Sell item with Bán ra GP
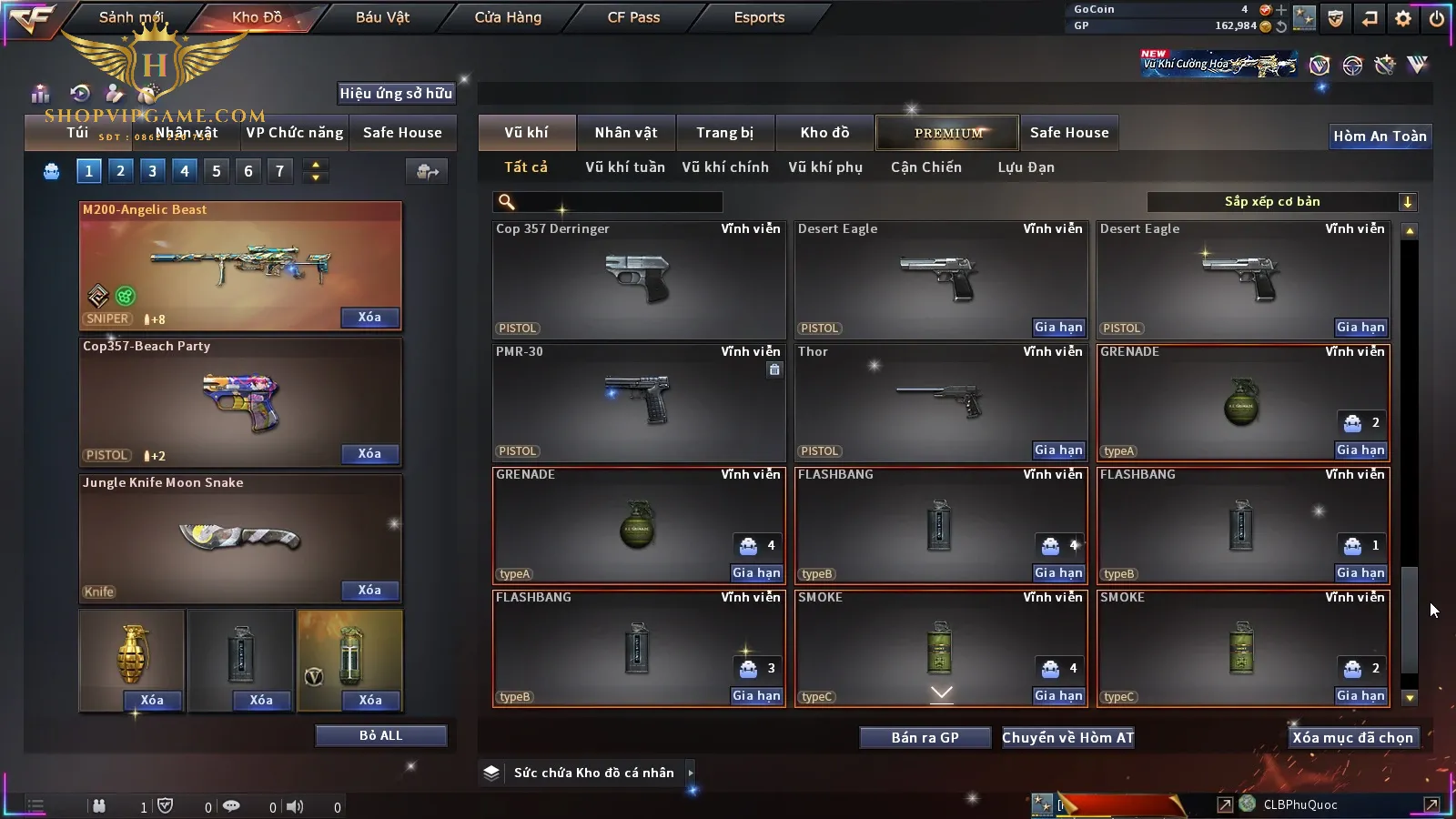The height and width of the screenshot is (819, 1456). 925,738
